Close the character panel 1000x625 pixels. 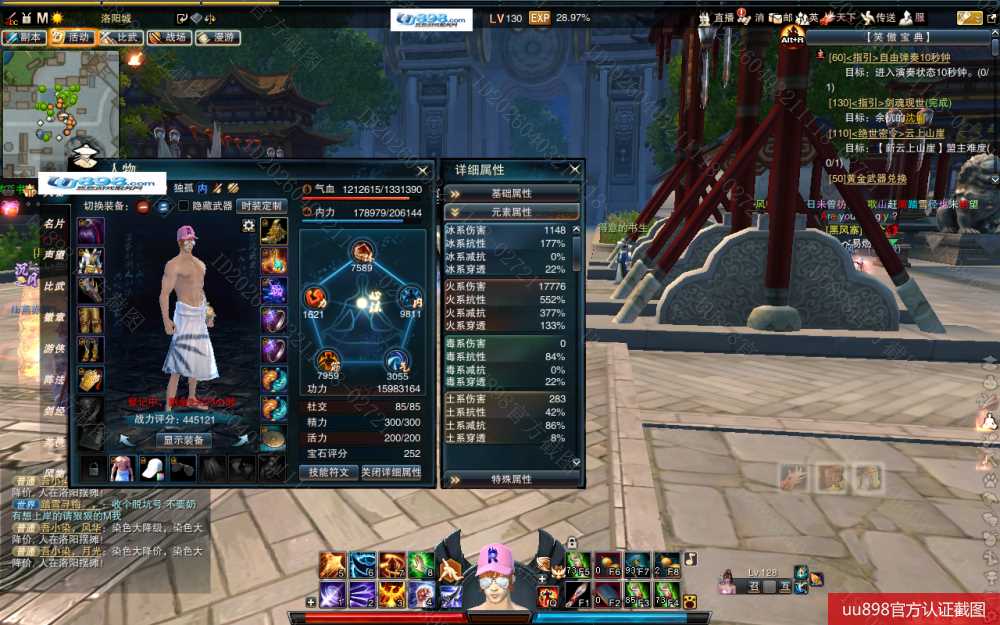coord(422,170)
